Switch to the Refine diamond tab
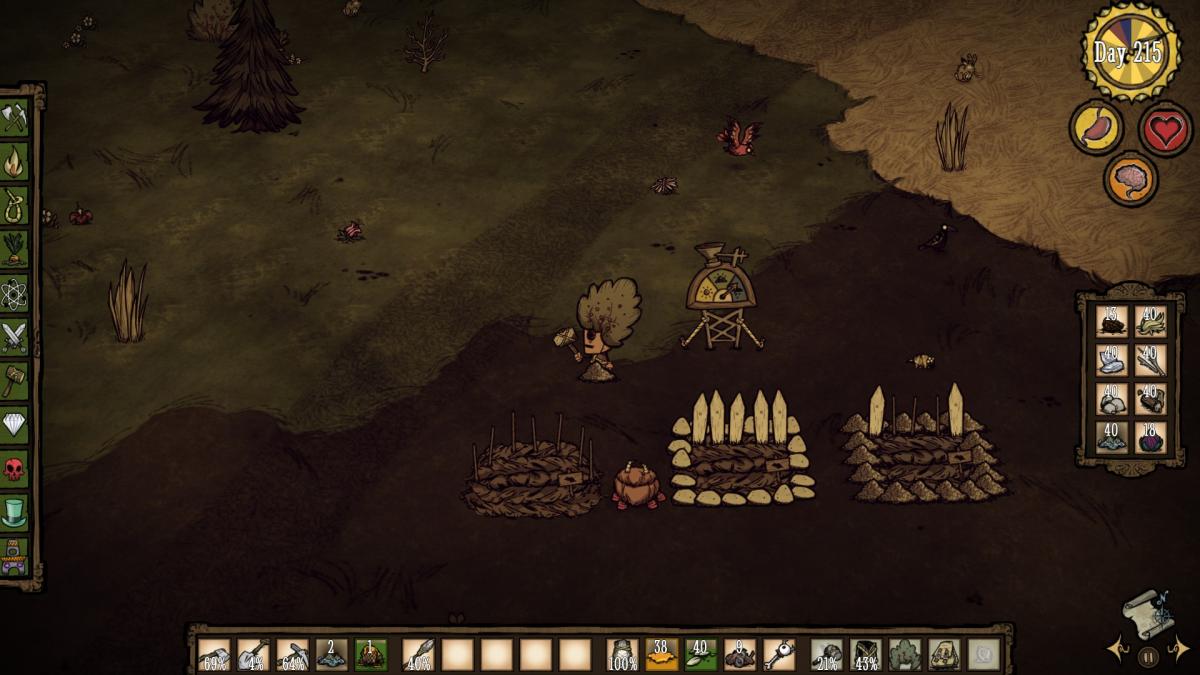Viewport: 1200px width, 675px height. (14, 425)
